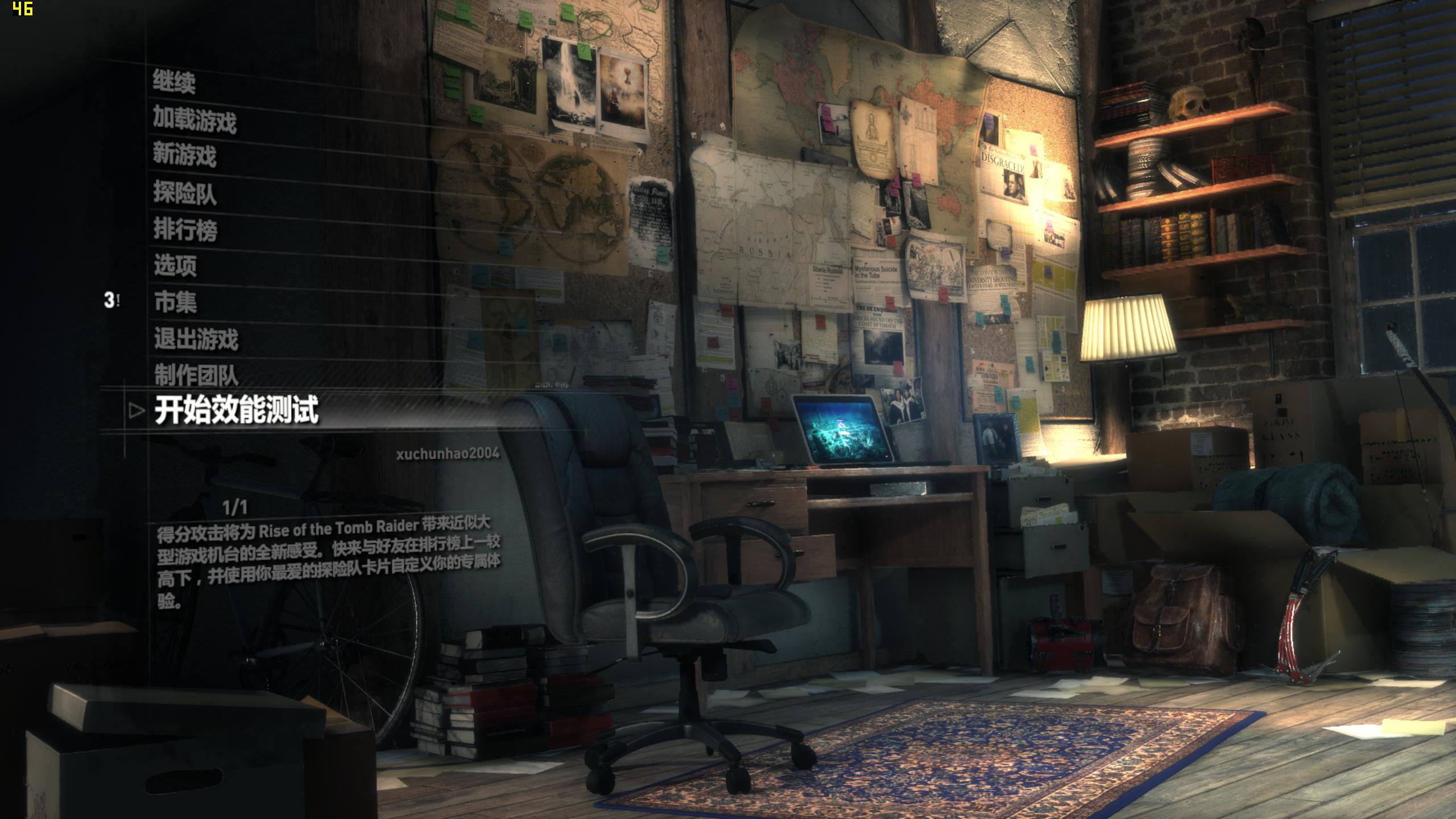1456x819 pixels.
Task: View the 排行榜 leaderboards
Action: click(185, 230)
